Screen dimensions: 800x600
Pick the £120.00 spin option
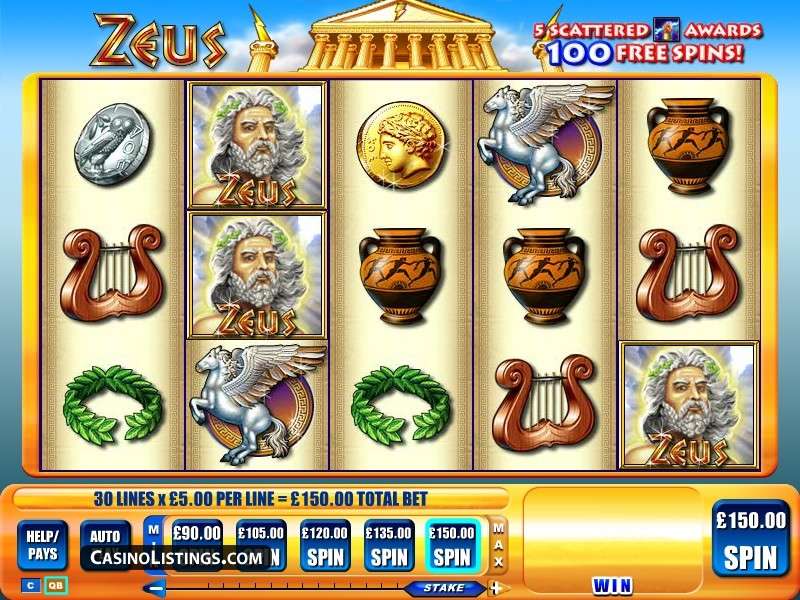coord(325,544)
